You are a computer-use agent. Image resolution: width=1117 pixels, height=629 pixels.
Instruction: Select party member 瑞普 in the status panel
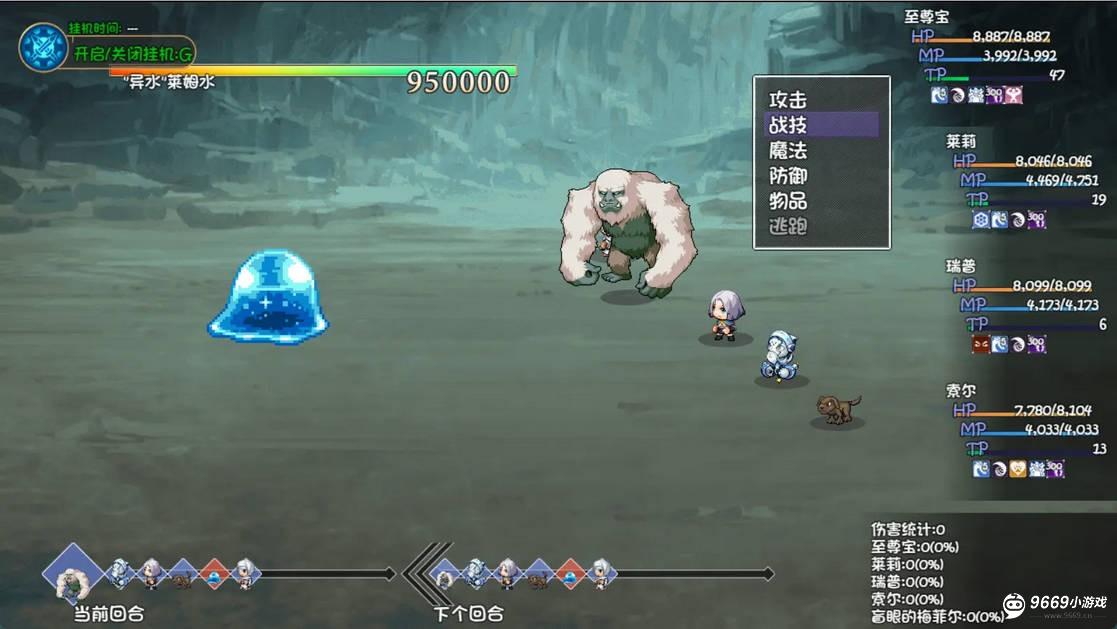[x=961, y=267]
